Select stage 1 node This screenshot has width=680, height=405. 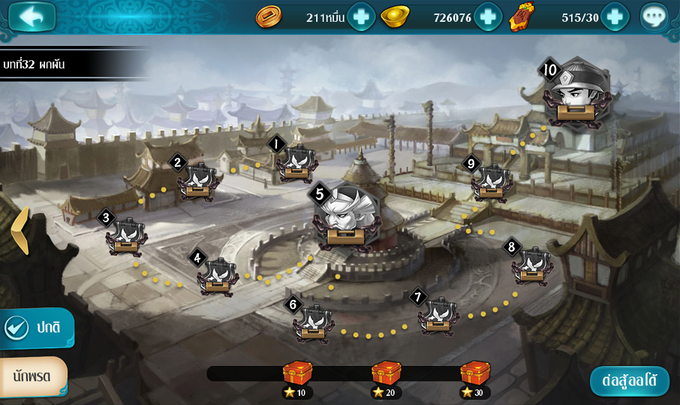coord(296,163)
